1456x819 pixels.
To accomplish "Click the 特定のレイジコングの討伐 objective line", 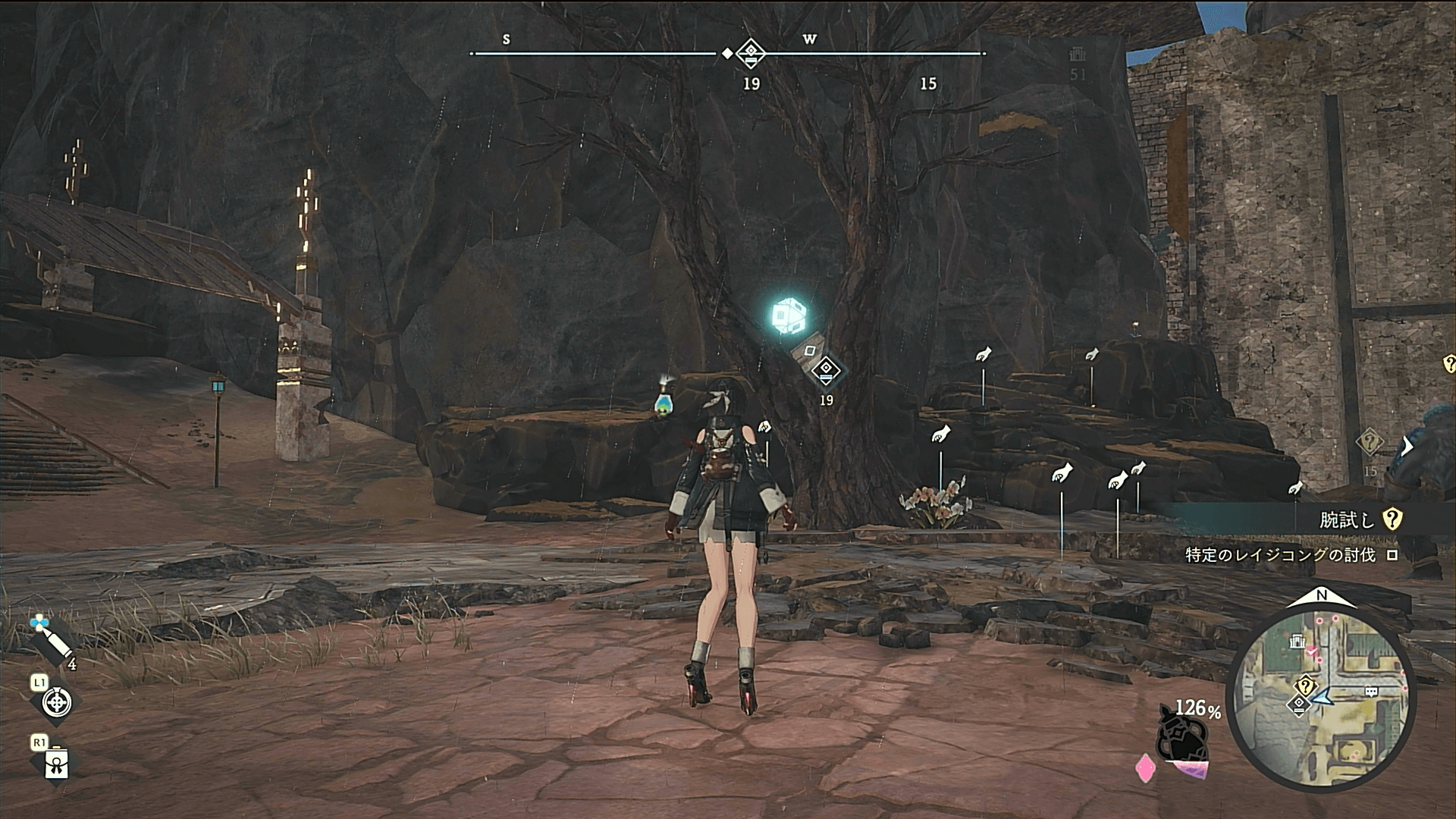I will pyautogui.click(x=1280, y=555).
